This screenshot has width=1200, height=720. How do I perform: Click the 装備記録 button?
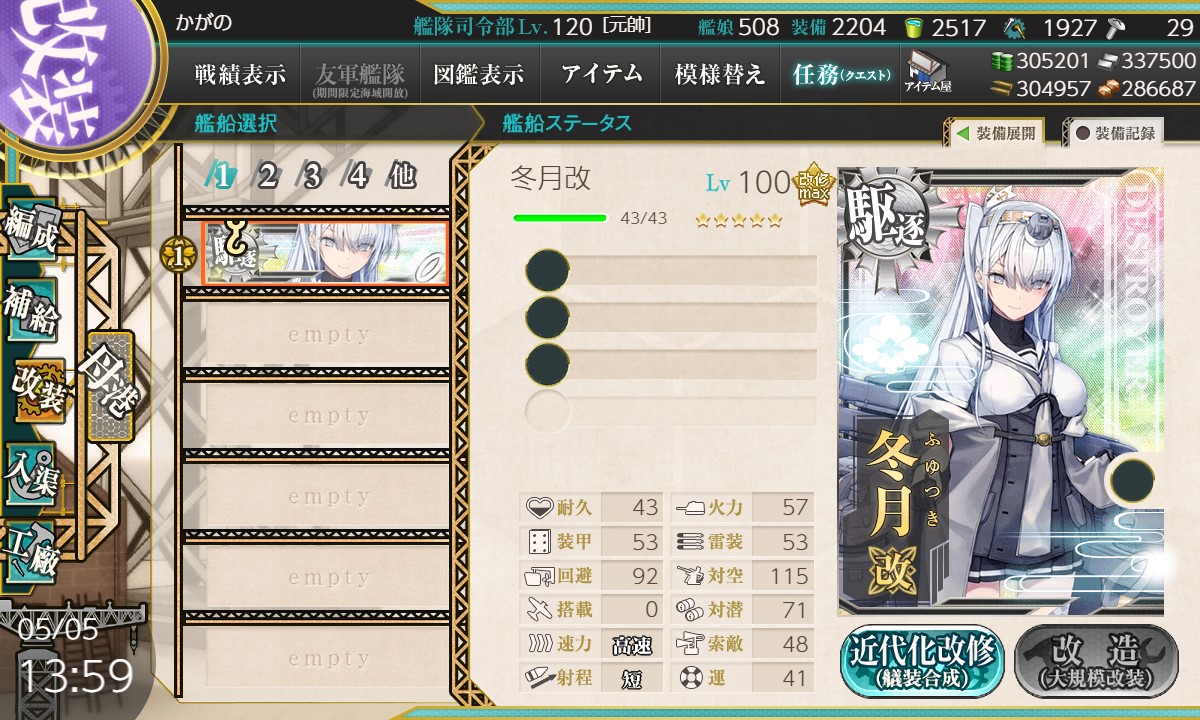point(1114,133)
